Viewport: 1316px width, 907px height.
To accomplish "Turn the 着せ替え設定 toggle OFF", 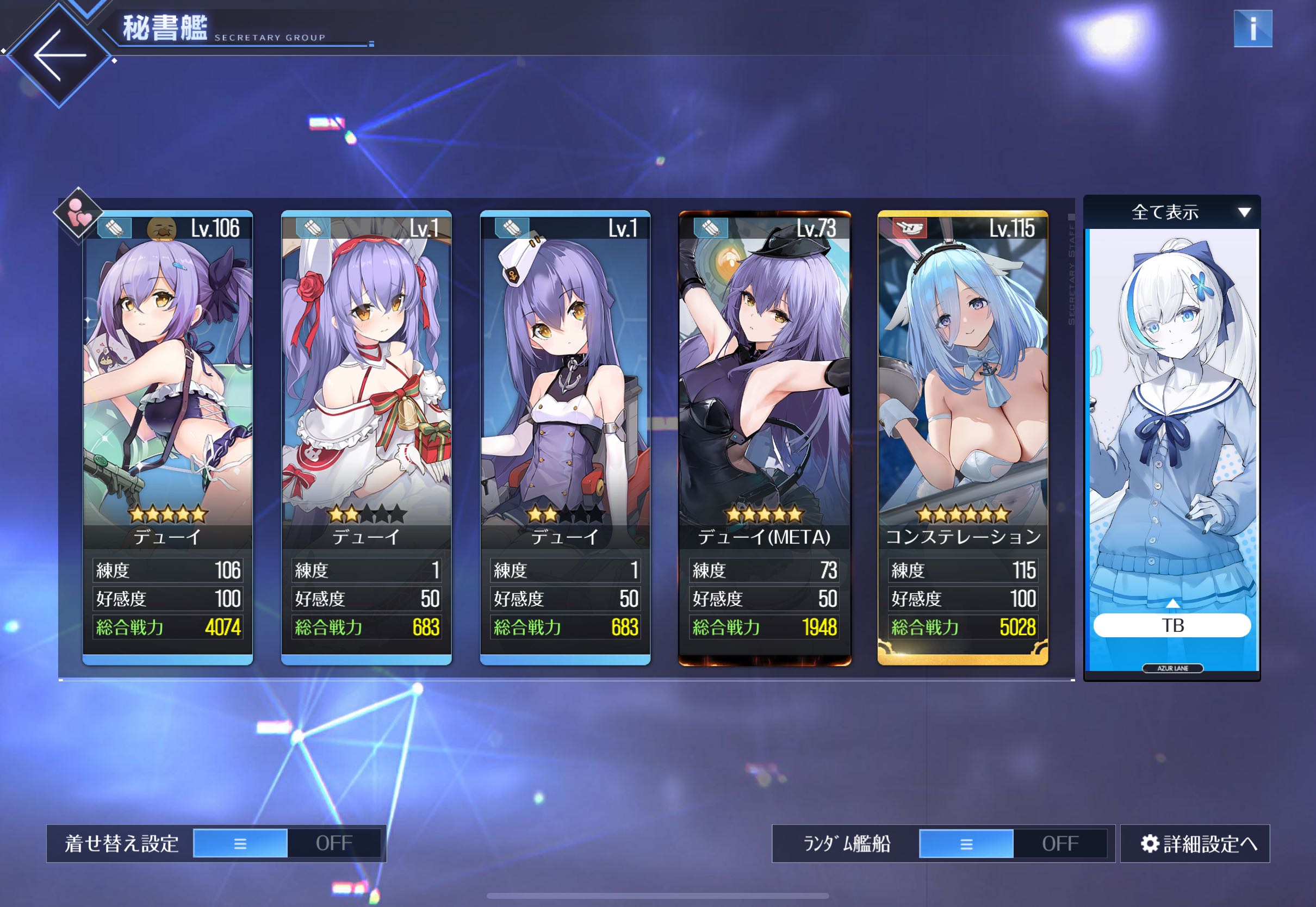I will (x=334, y=843).
